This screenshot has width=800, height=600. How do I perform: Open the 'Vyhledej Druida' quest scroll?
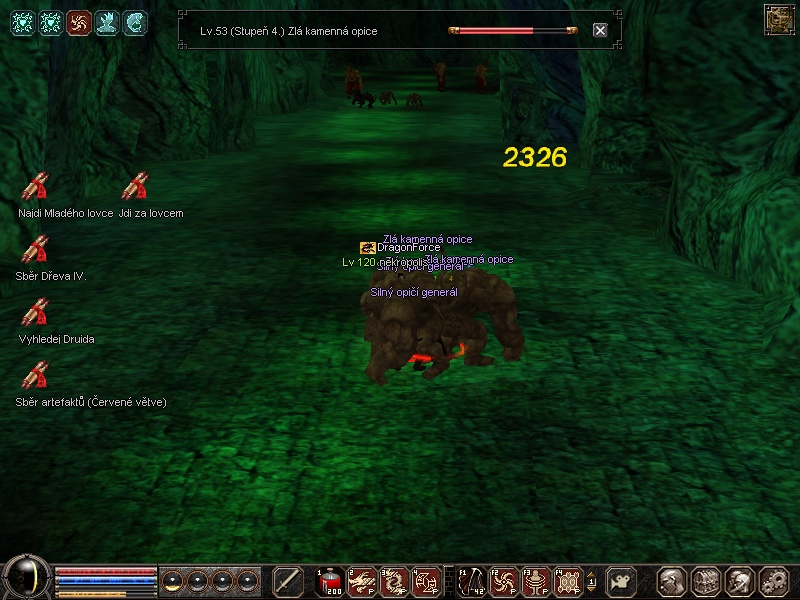tap(36, 313)
